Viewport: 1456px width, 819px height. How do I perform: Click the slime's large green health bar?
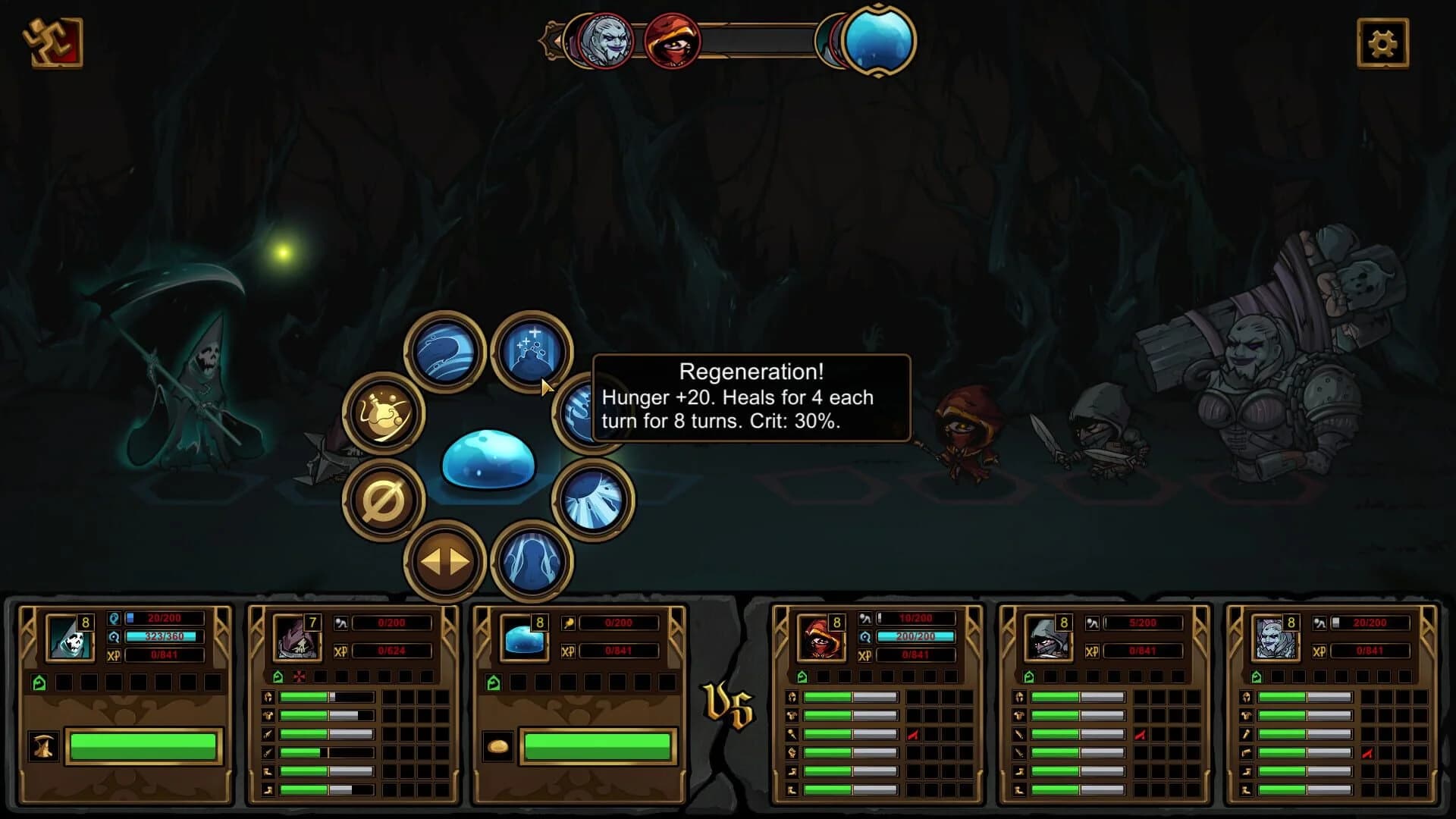pos(599,747)
